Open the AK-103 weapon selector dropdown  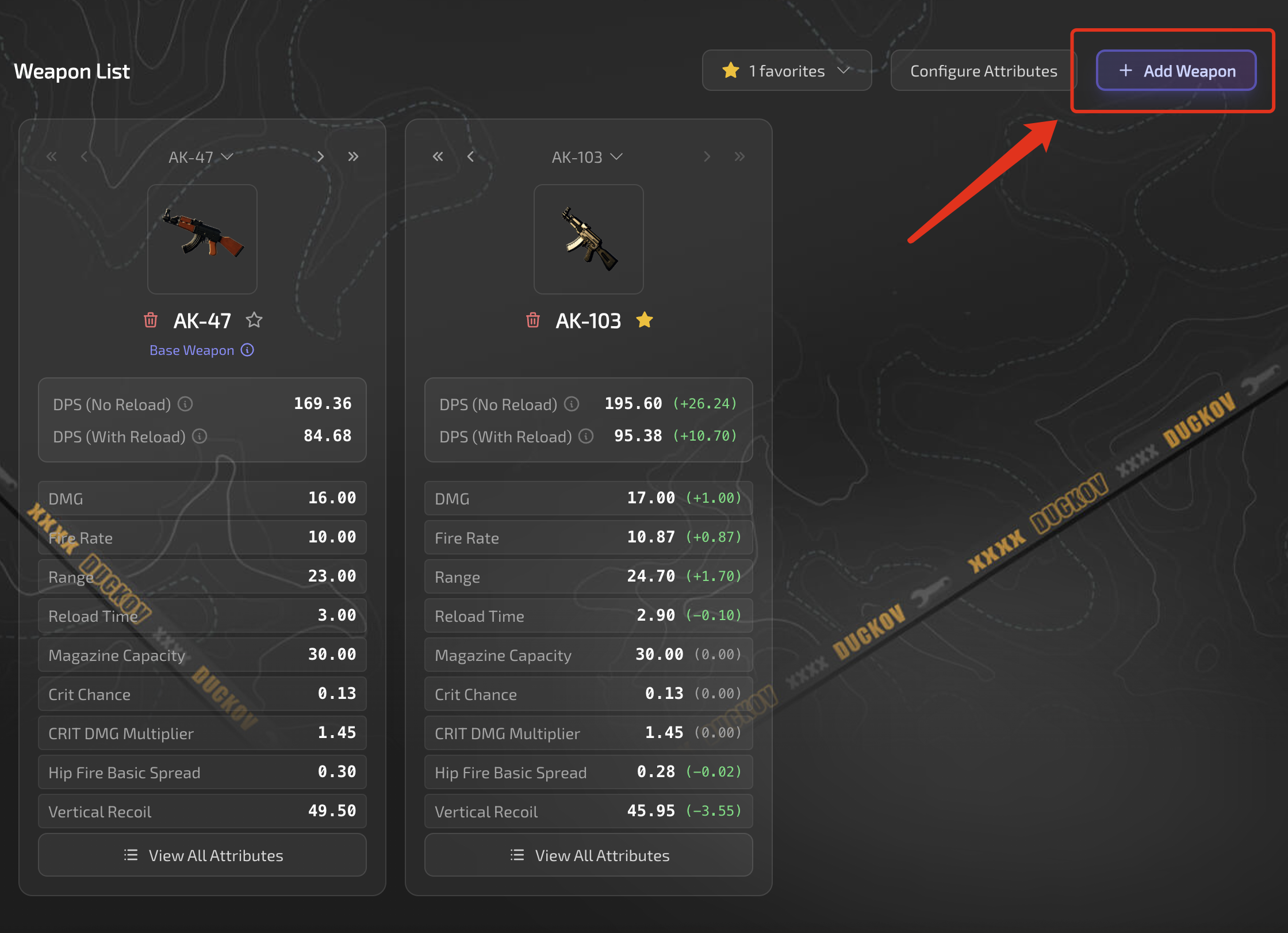(x=587, y=157)
